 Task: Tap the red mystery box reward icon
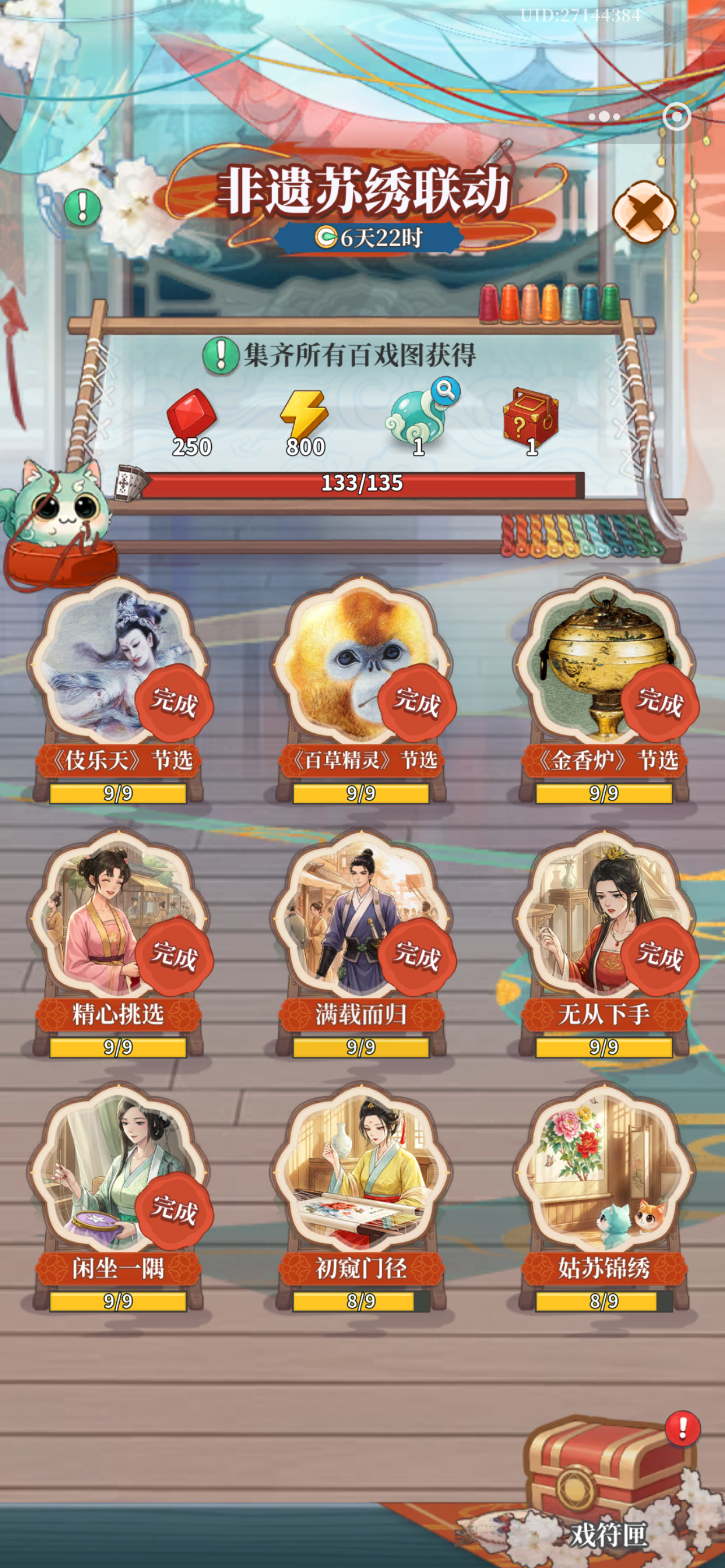tap(531, 417)
